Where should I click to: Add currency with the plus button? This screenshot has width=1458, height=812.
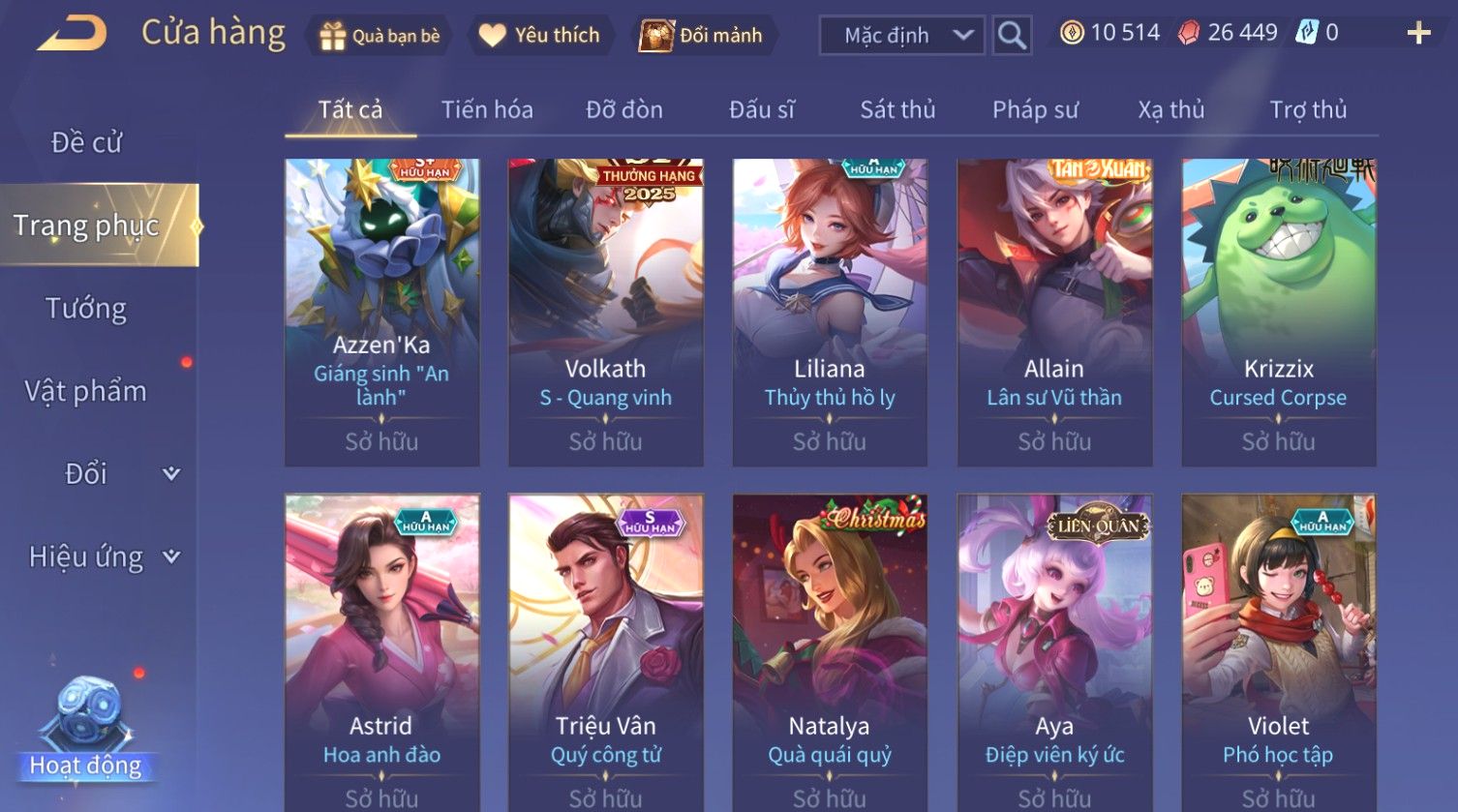pyautogui.click(x=1418, y=34)
